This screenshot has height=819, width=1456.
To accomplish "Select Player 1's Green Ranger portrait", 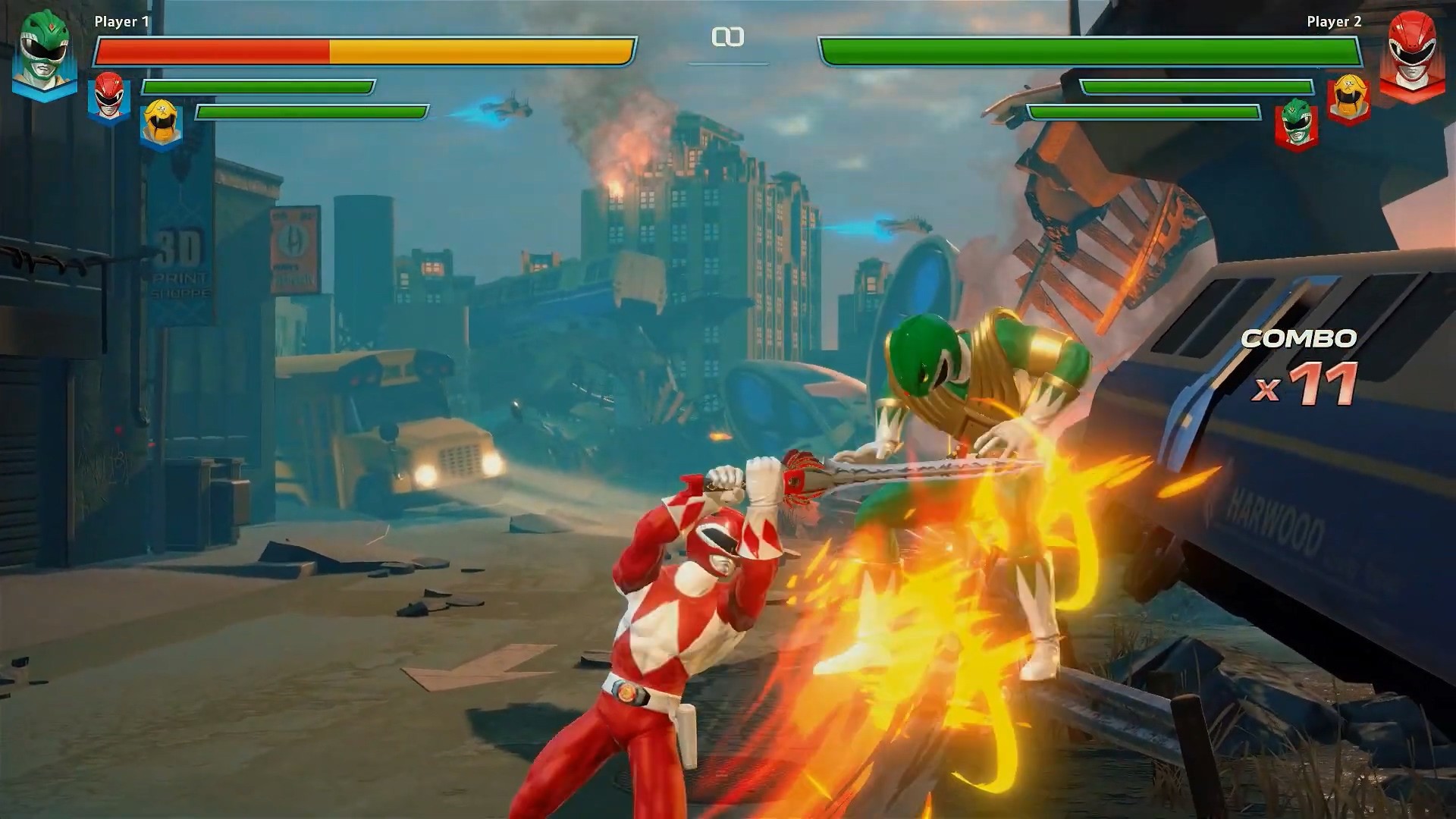I will [45, 55].
